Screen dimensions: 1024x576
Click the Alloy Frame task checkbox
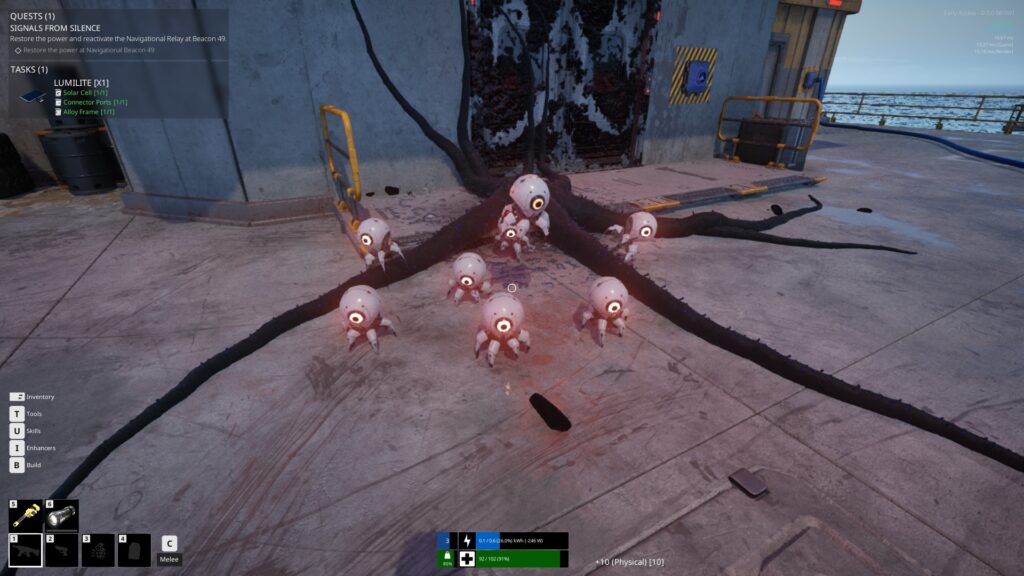58,111
